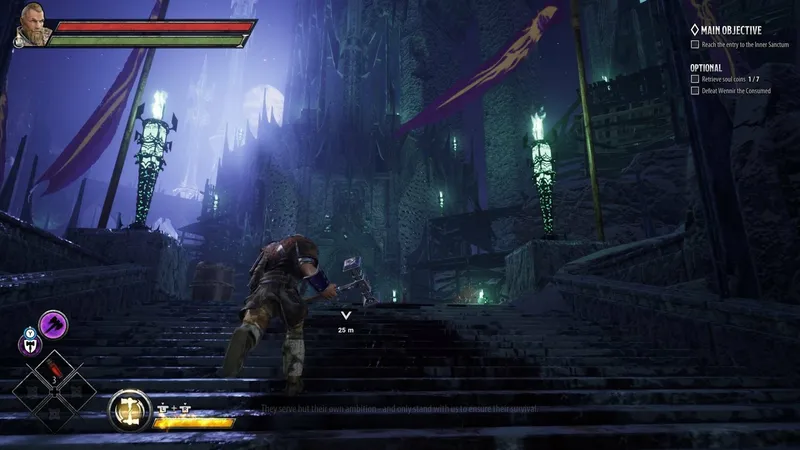The height and width of the screenshot is (450, 800).
Task: Activate the purple hammer ability icon
Action: 53,324
